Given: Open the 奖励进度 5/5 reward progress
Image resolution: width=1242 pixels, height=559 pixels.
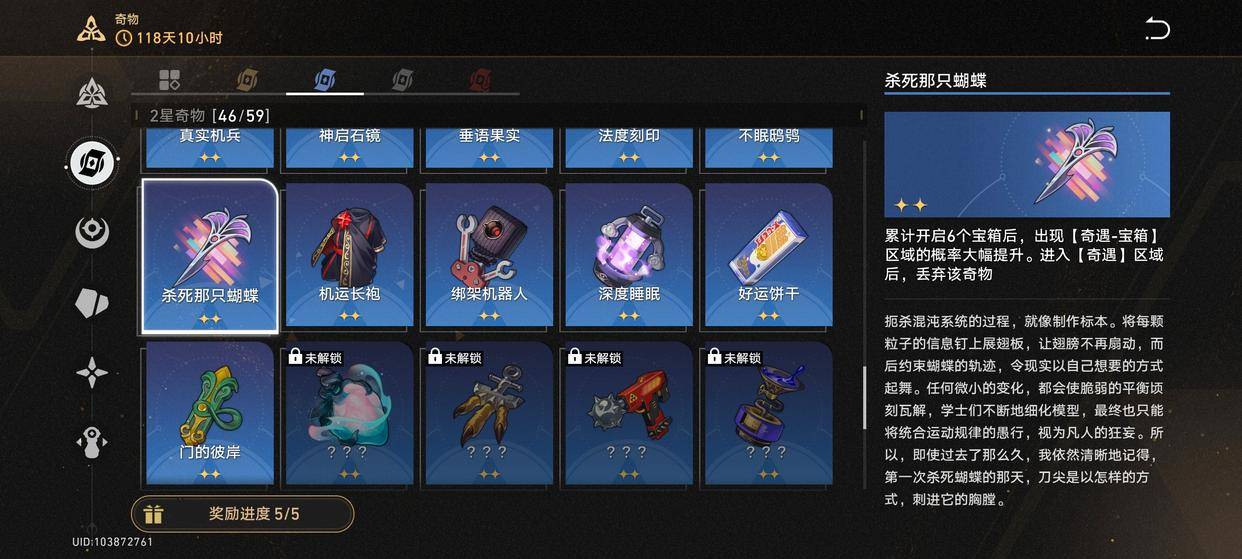Looking at the screenshot, I should tap(243, 514).
